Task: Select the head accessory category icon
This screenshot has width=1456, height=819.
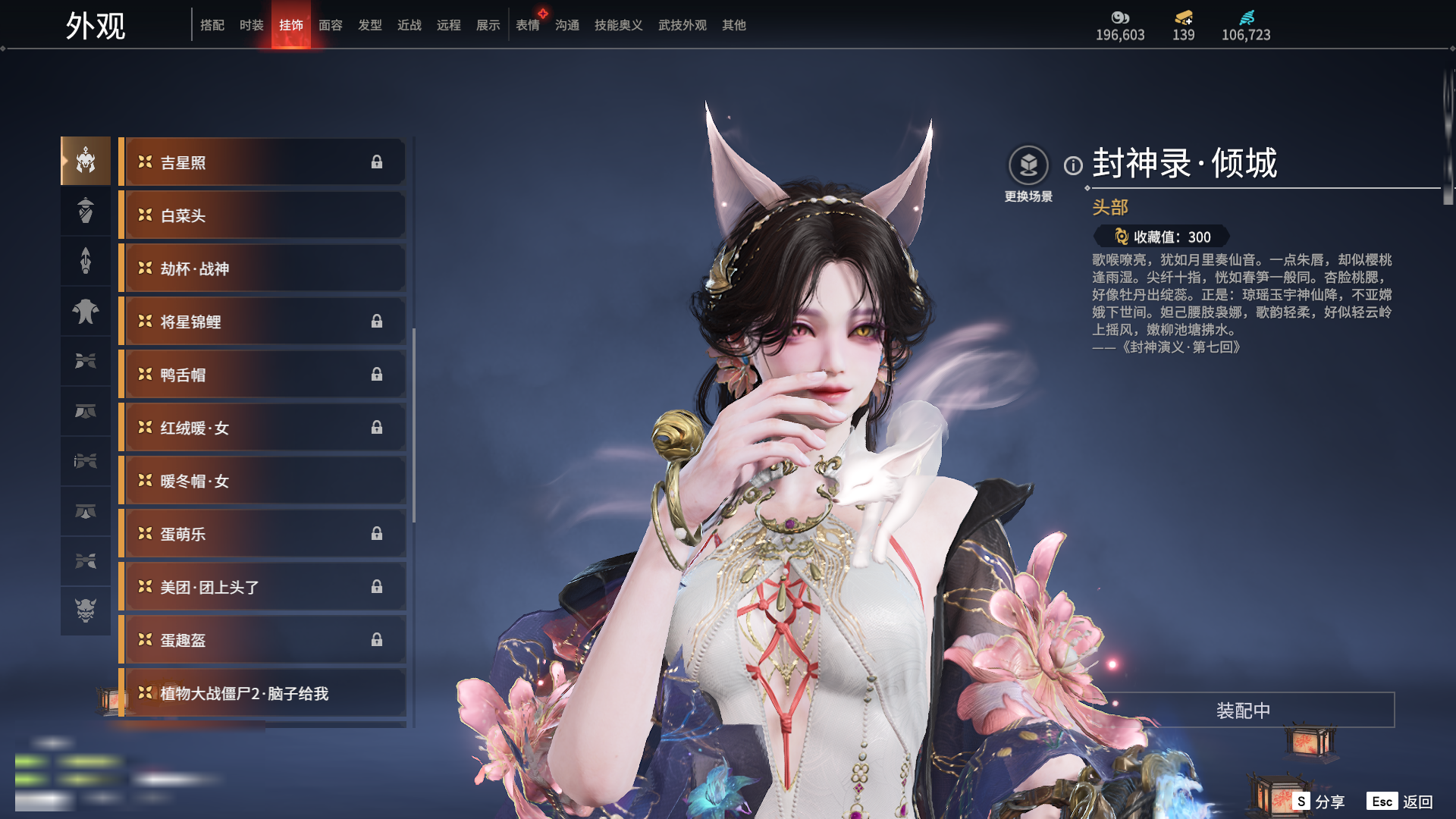Action: click(x=86, y=161)
